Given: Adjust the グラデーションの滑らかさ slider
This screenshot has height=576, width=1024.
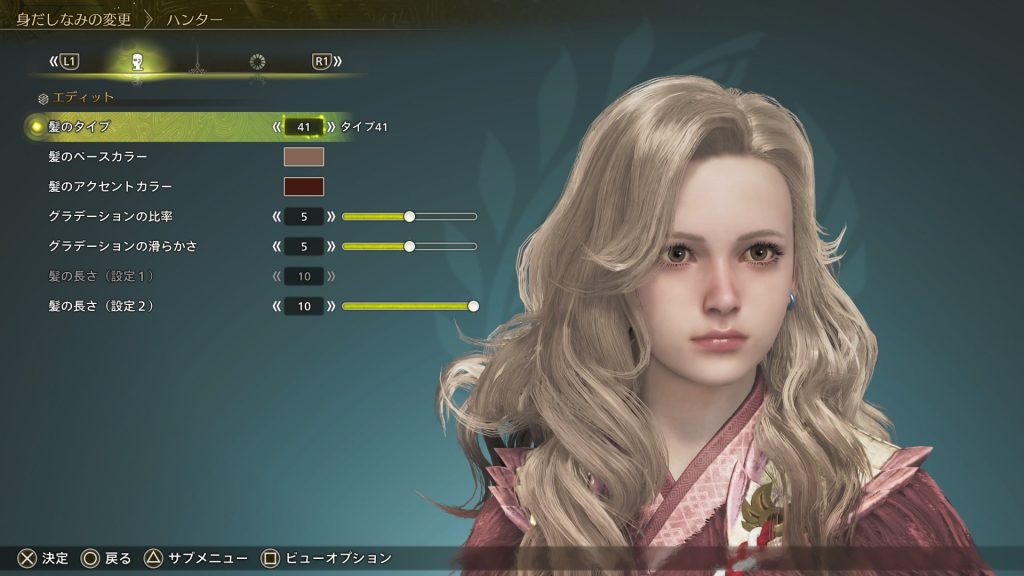Looking at the screenshot, I should coord(409,246).
